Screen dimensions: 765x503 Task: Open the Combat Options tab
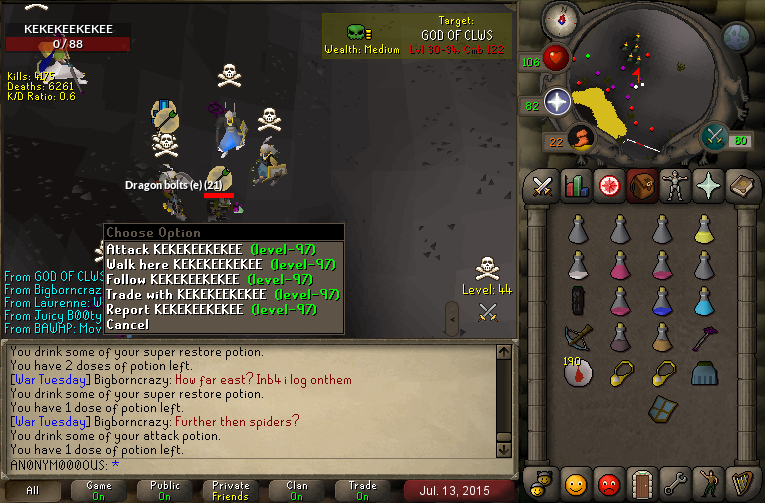tap(543, 186)
